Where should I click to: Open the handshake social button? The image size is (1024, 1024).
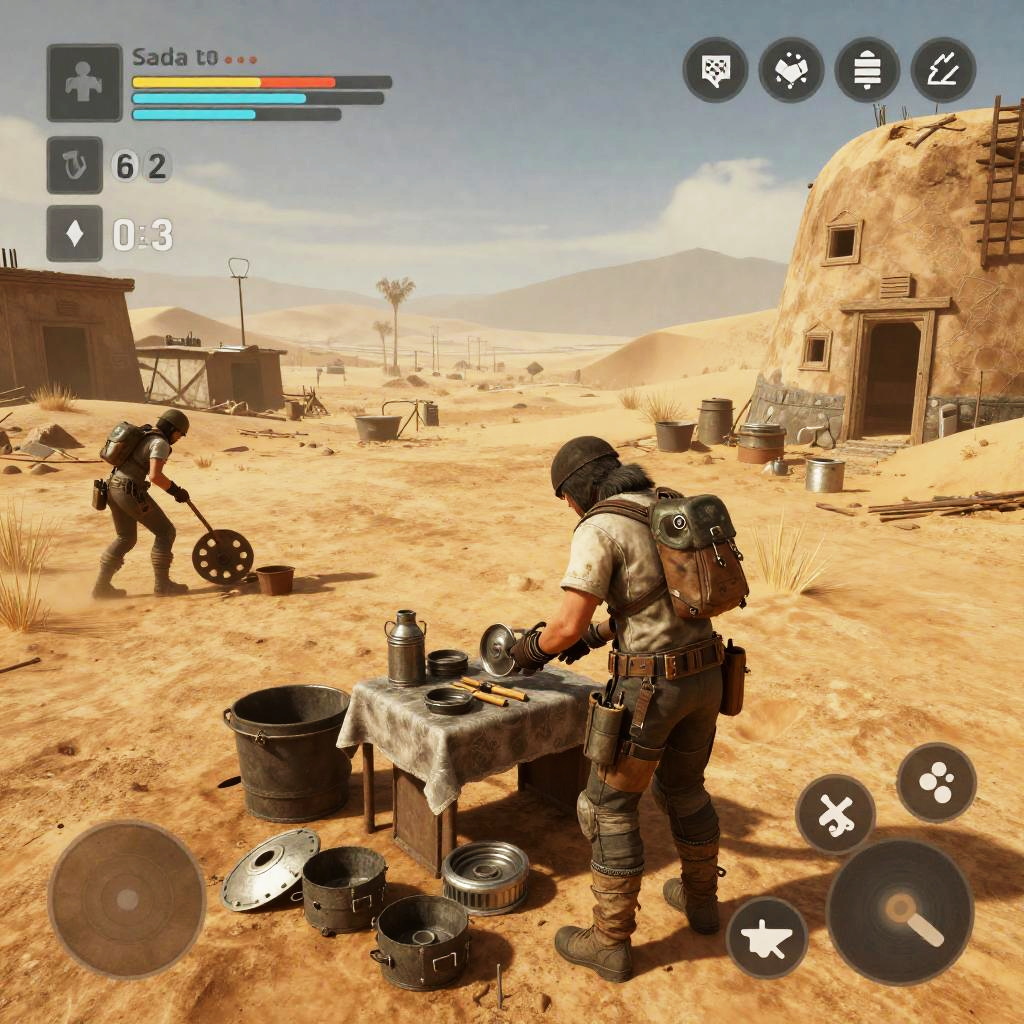[x=791, y=70]
